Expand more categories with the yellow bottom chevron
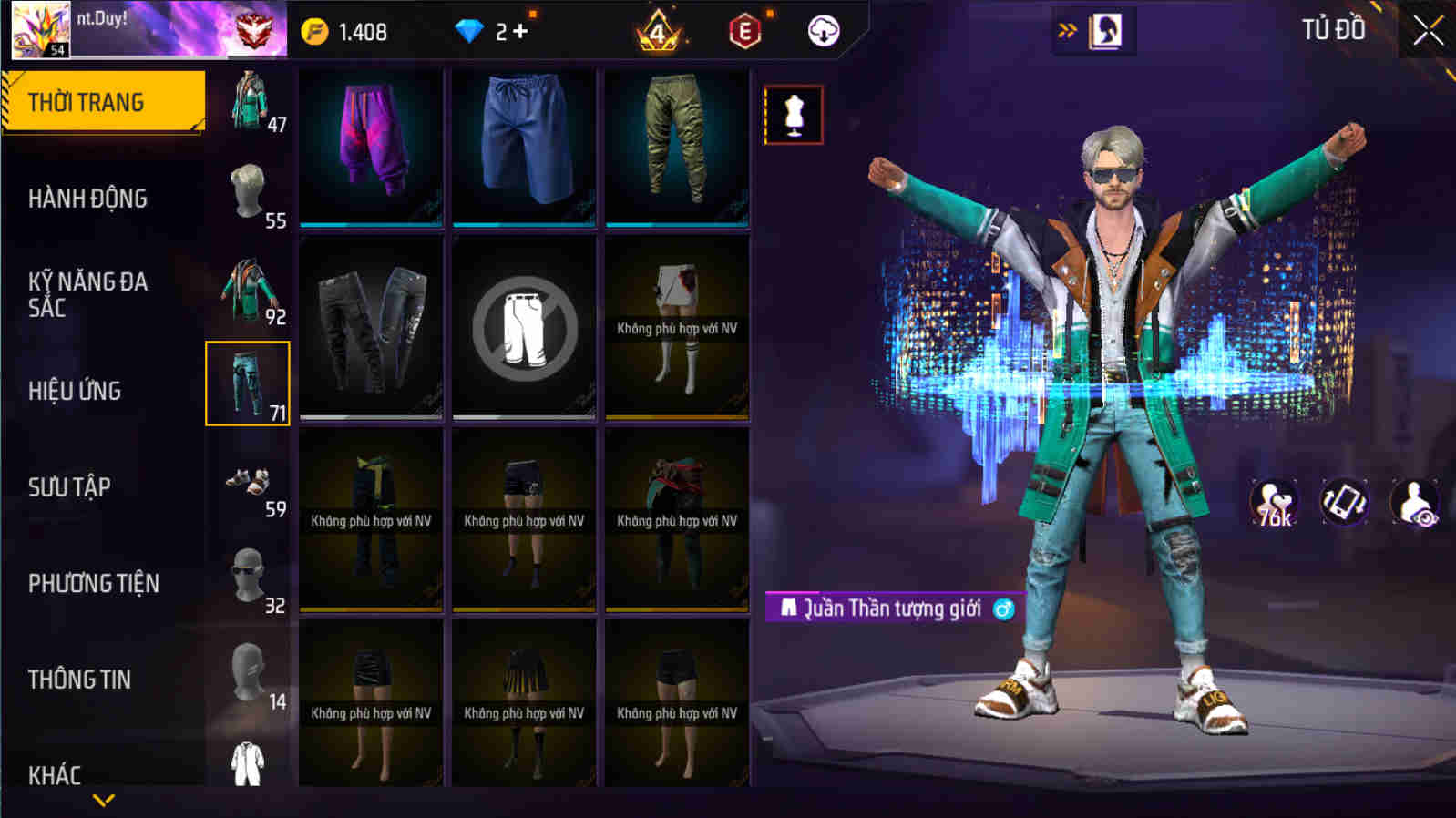This screenshot has width=1456, height=818. (x=100, y=801)
